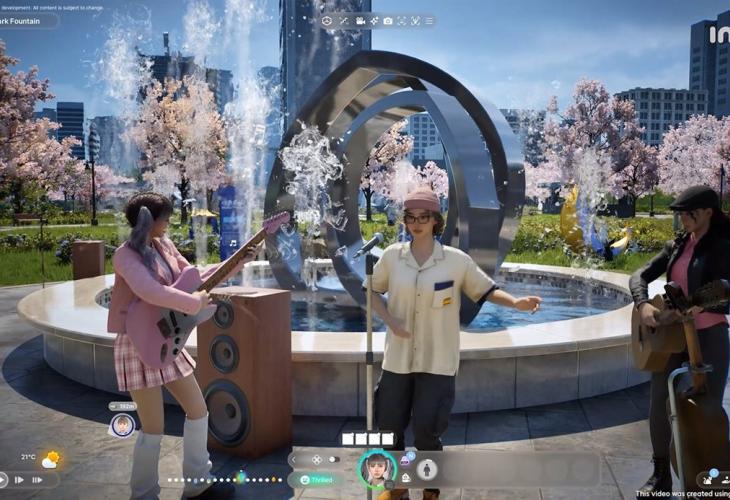Open the three-line menu in top toolbar
Viewport: 730px width, 500px height.
pyautogui.click(x=430, y=21)
